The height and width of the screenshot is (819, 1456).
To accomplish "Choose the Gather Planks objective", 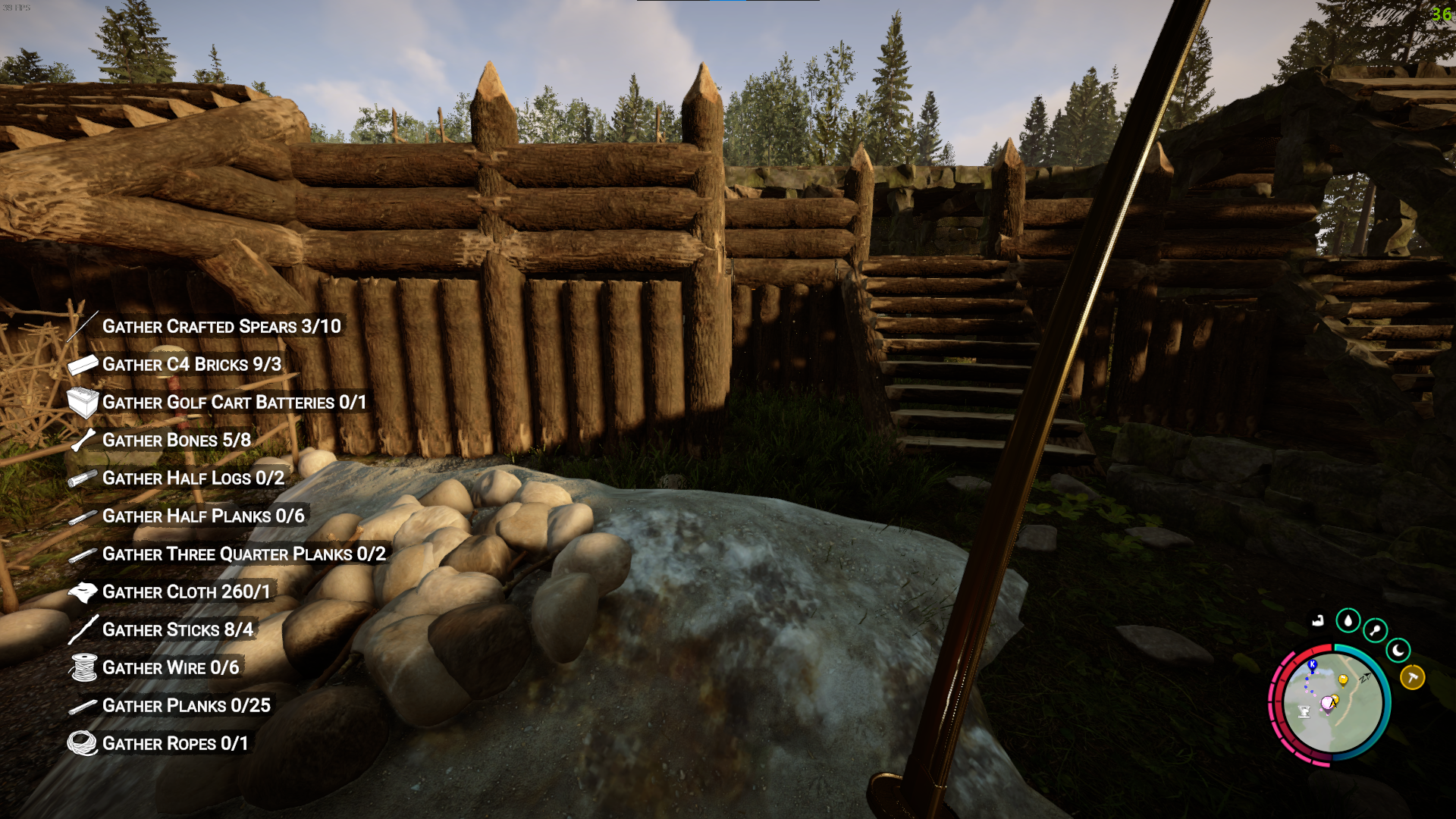I will tap(186, 706).
